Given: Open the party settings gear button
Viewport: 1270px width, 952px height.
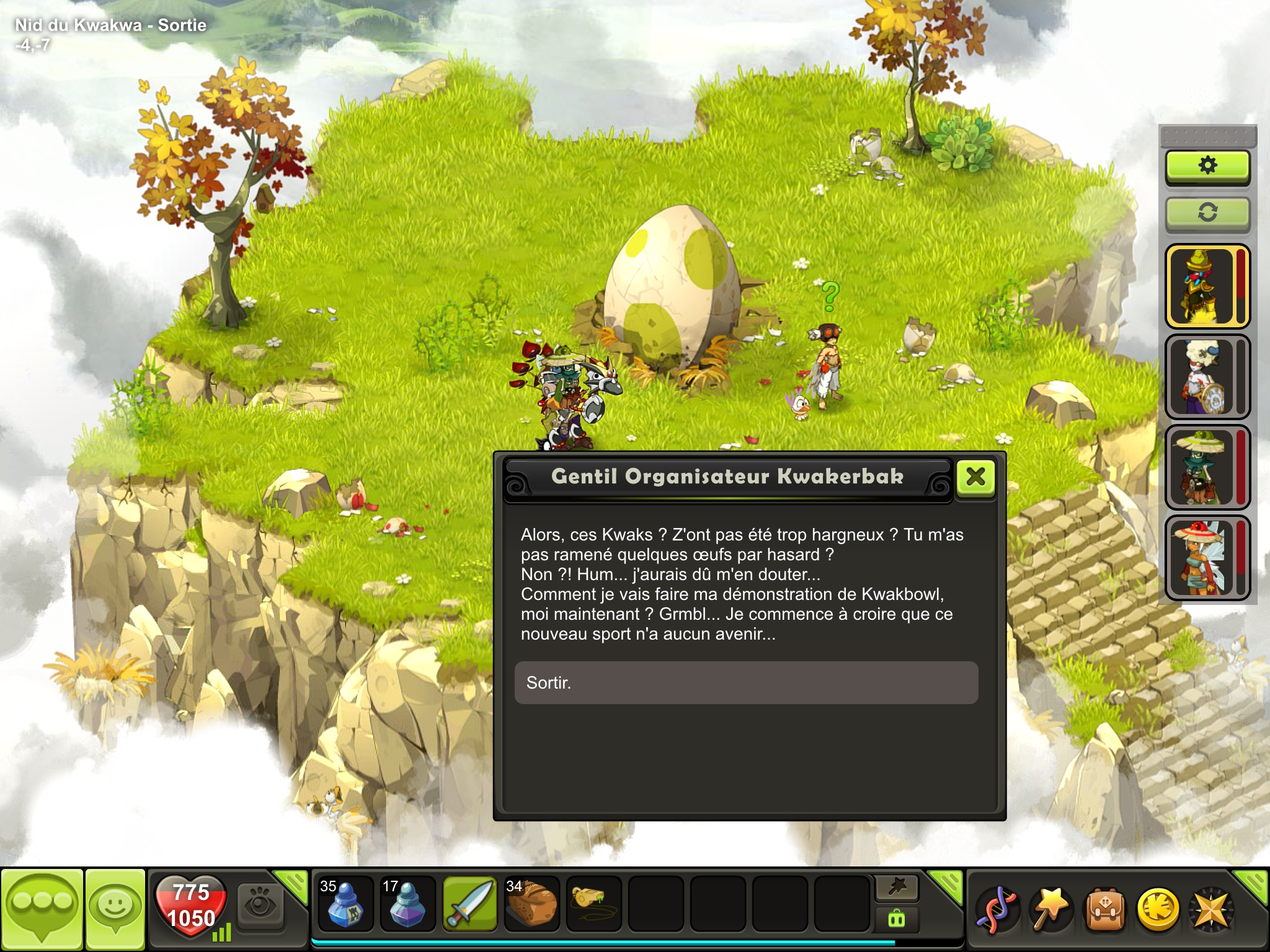Looking at the screenshot, I should [1207, 165].
